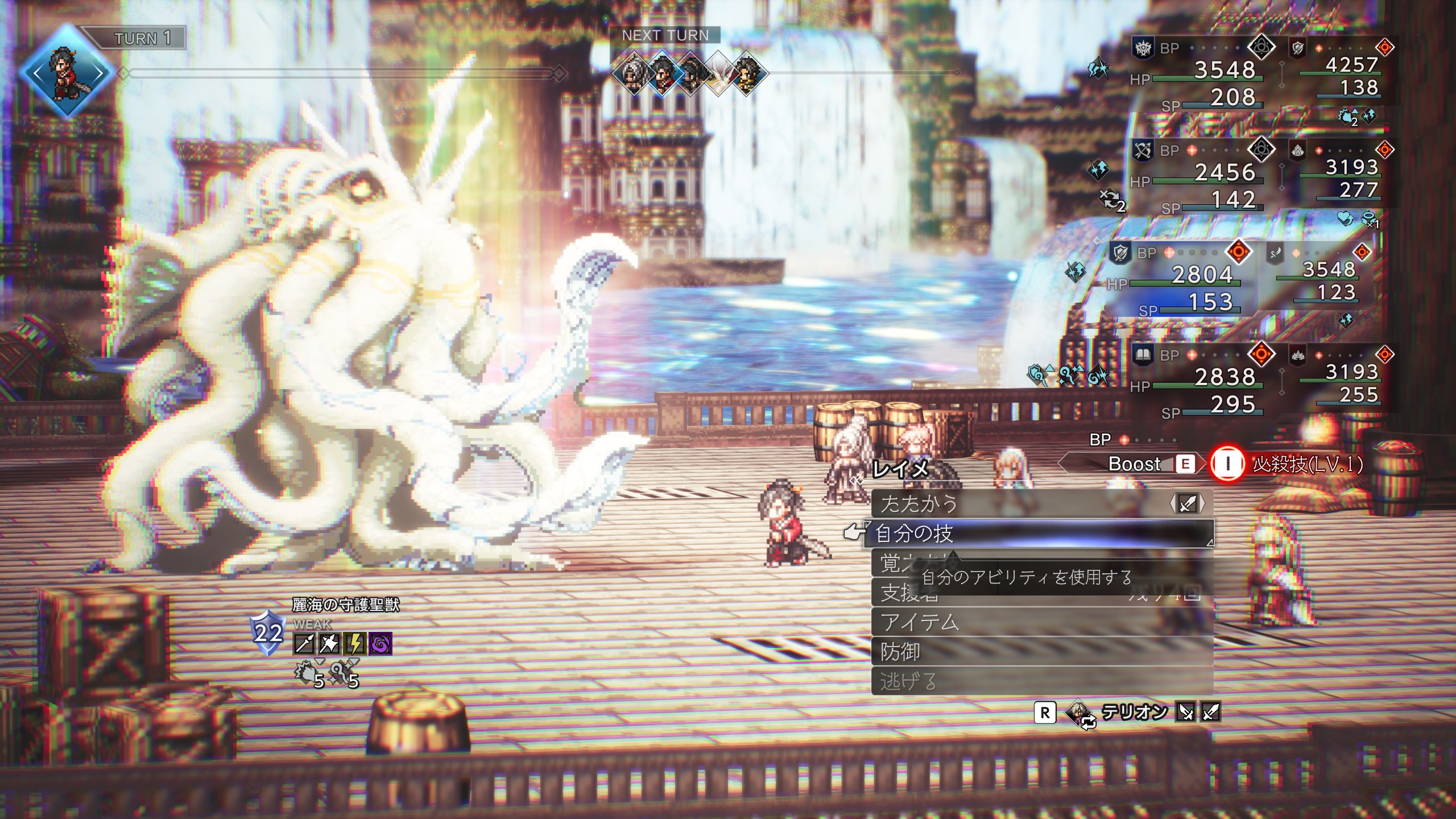Click the axe weakness icon

pyautogui.click(x=330, y=644)
